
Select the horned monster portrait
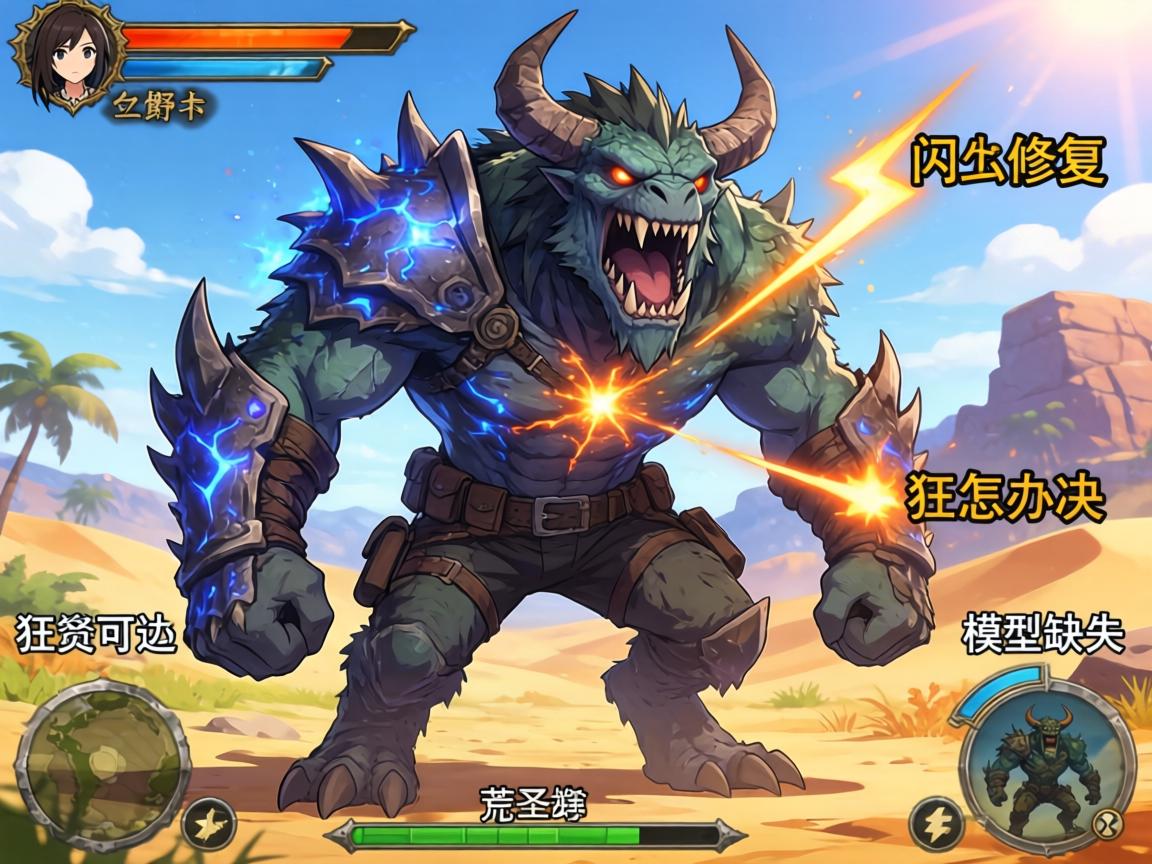tap(1044, 758)
